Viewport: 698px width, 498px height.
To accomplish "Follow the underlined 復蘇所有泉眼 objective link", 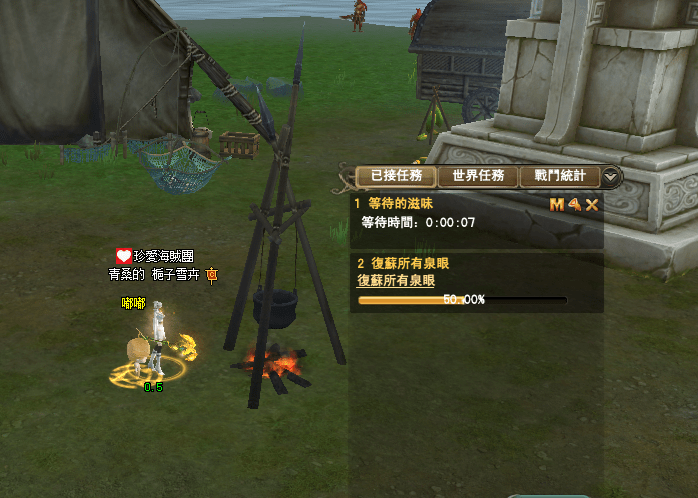I will click(x=396, y=281).
